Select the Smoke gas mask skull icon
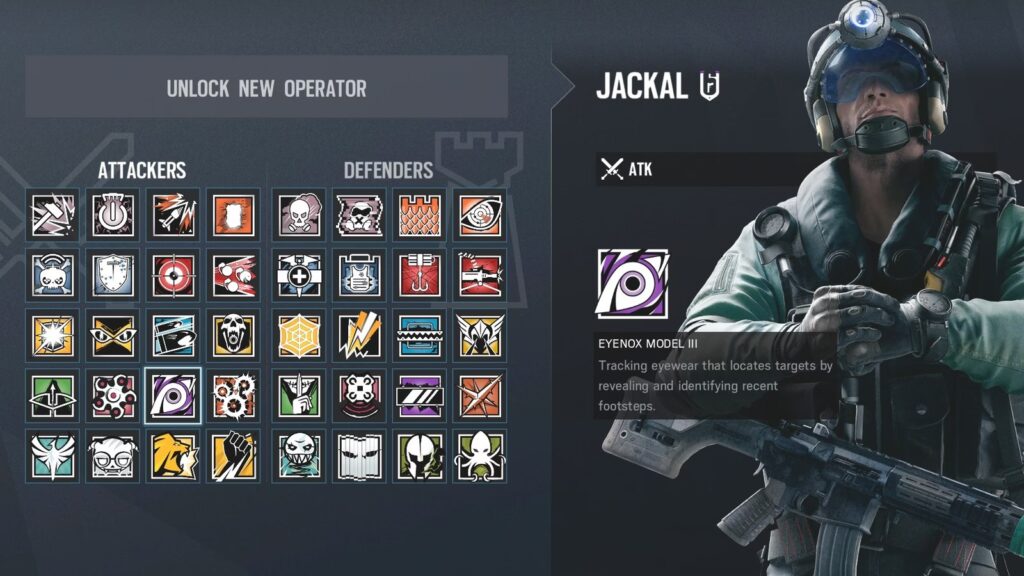1024x576 pixels. click(x=298, y=214)
